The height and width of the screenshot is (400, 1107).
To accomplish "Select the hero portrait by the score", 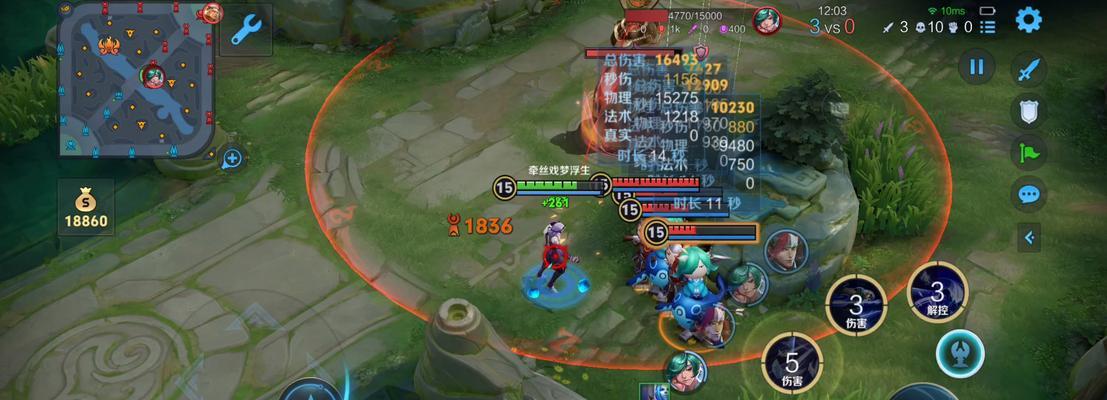I will (767, 20).
